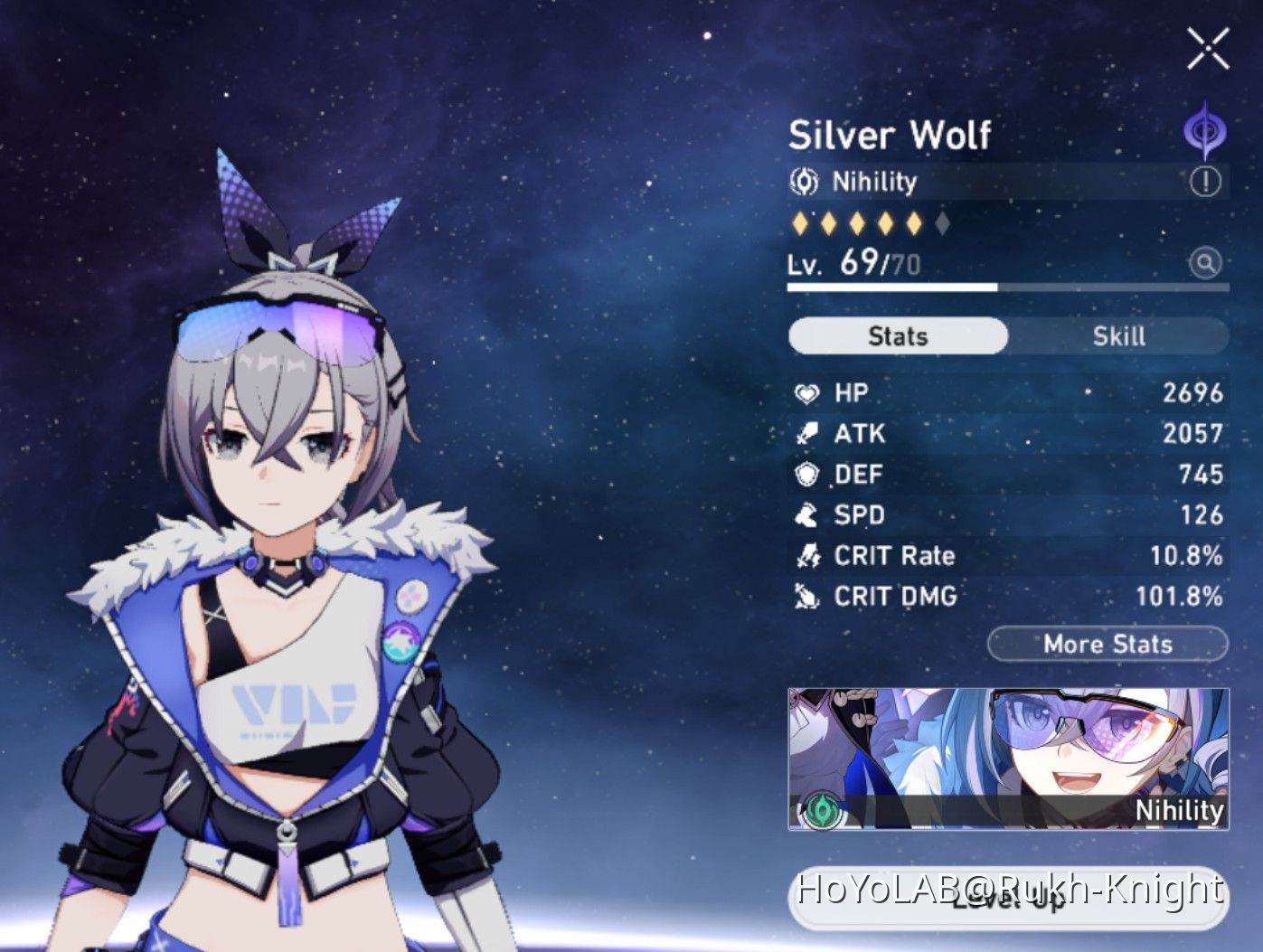Viewport: 1263px width, 952px height.
Task: Click the level experience progress bar
Action: [1004, 287]
